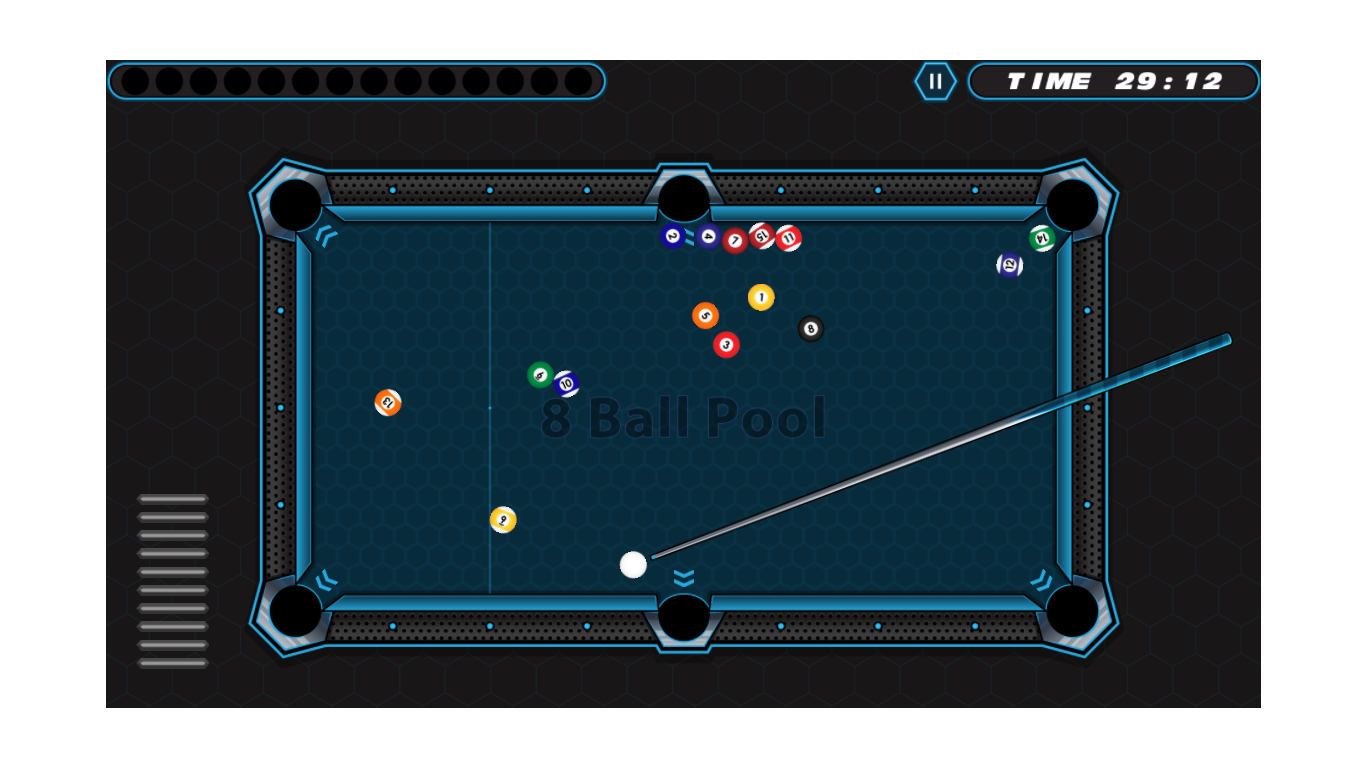The height and width of the screenshot is (768, 1366).
Task: Click the orange 13 striped ball
Action: [388, 401]
